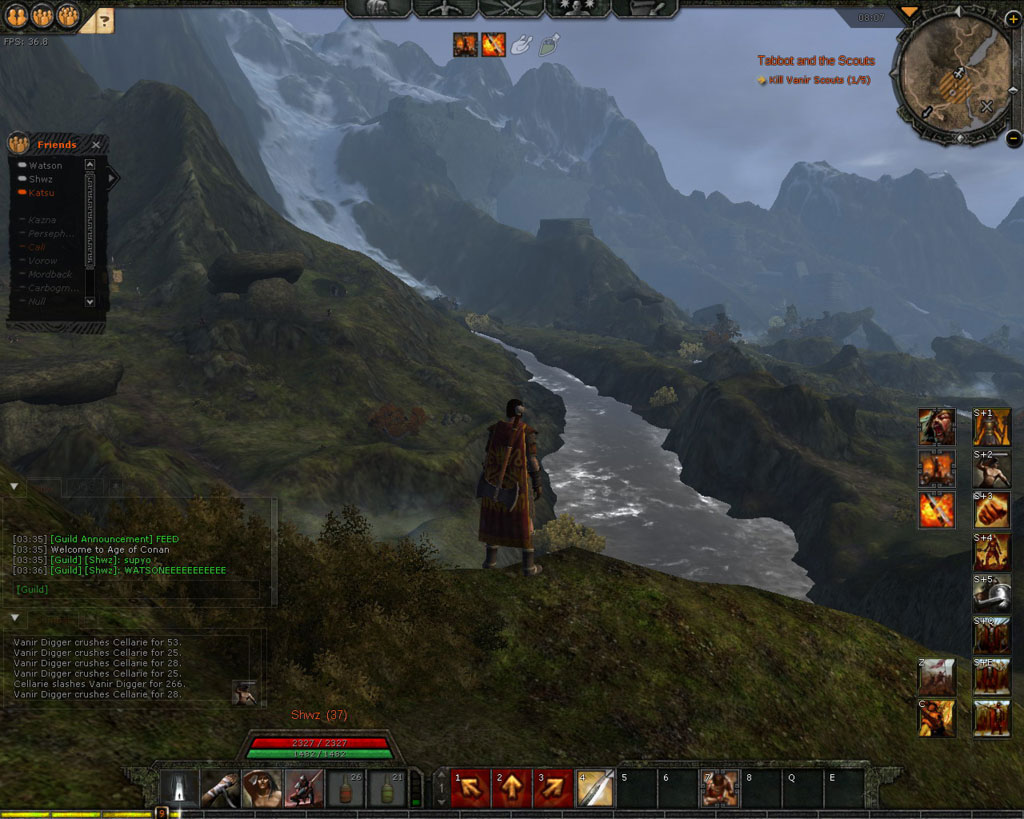
Task: Activate the upper-right arrow attack in slot 3
Action: click(x=552, y=788)
